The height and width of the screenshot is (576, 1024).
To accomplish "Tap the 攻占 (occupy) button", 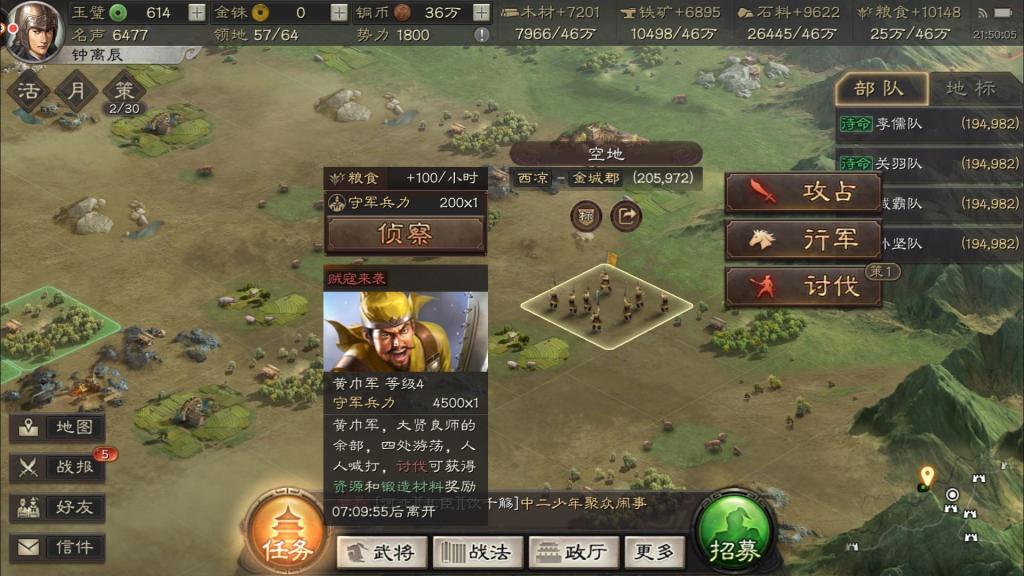I will coord(803,192).
